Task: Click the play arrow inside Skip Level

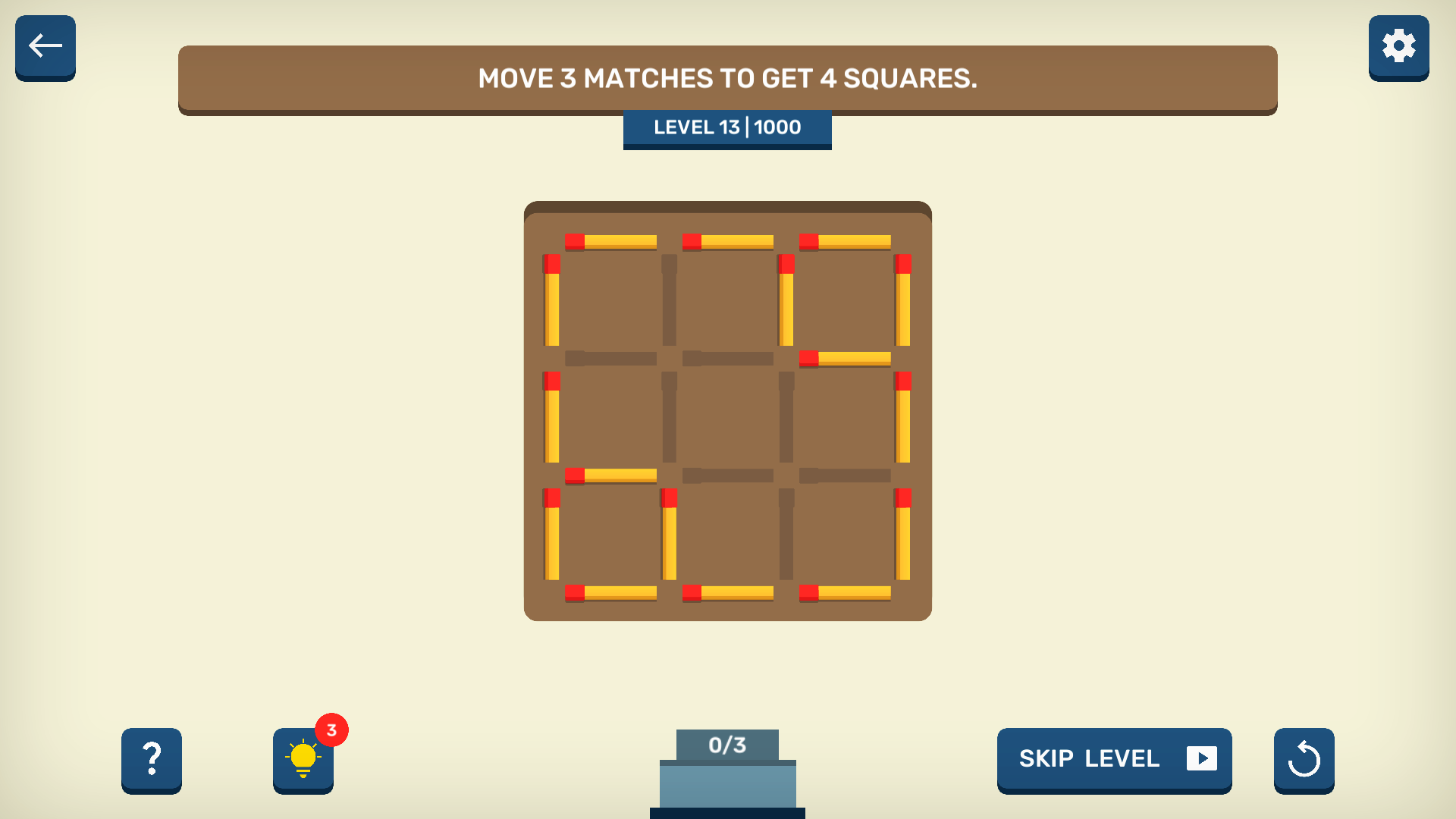Action: [1202, 759]
